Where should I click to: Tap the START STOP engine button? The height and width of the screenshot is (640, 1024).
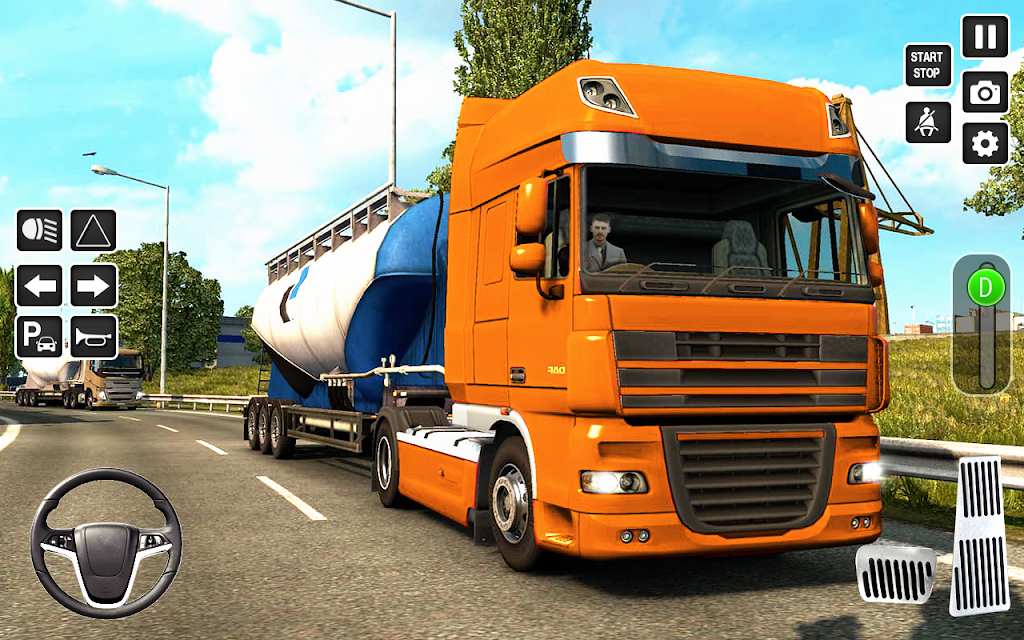click(926, 65)
